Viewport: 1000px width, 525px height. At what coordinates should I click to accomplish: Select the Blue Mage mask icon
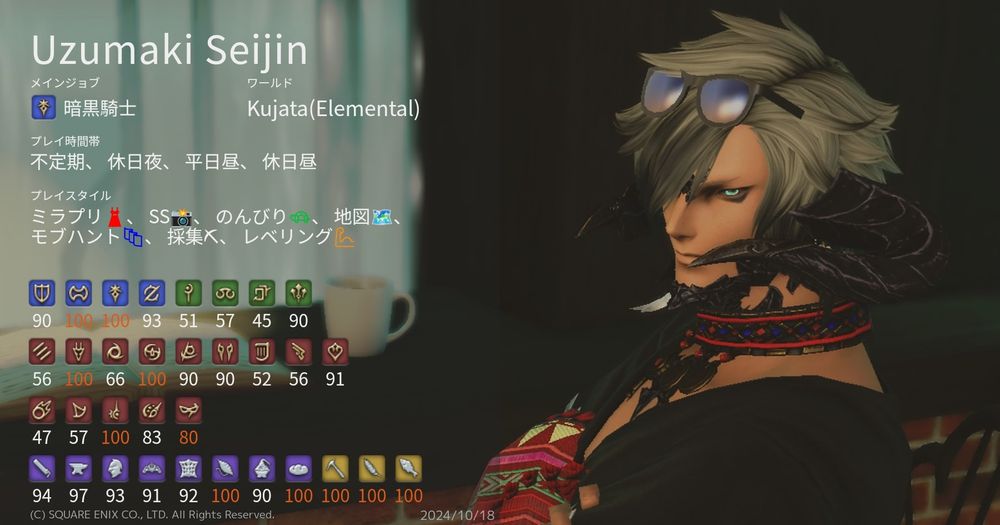(188, 409)
